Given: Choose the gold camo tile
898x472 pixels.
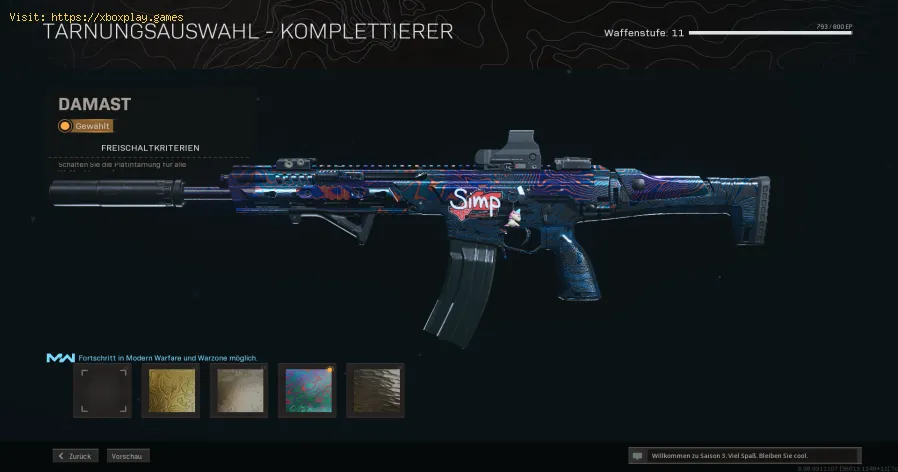Looking at the screenshot, I should (x=170, y=390).
